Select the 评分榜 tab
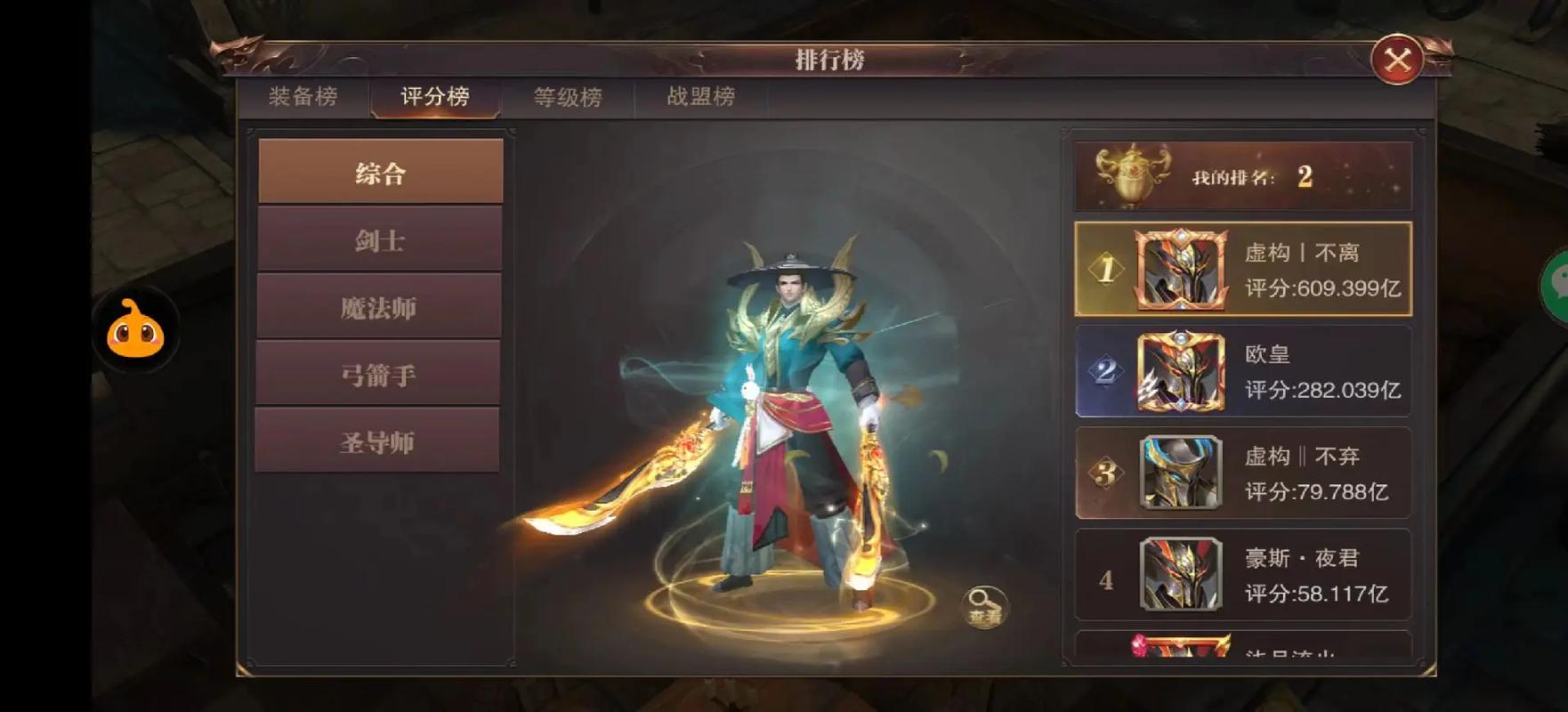Viewport: 1568px width, 712px height. [436, 98]
